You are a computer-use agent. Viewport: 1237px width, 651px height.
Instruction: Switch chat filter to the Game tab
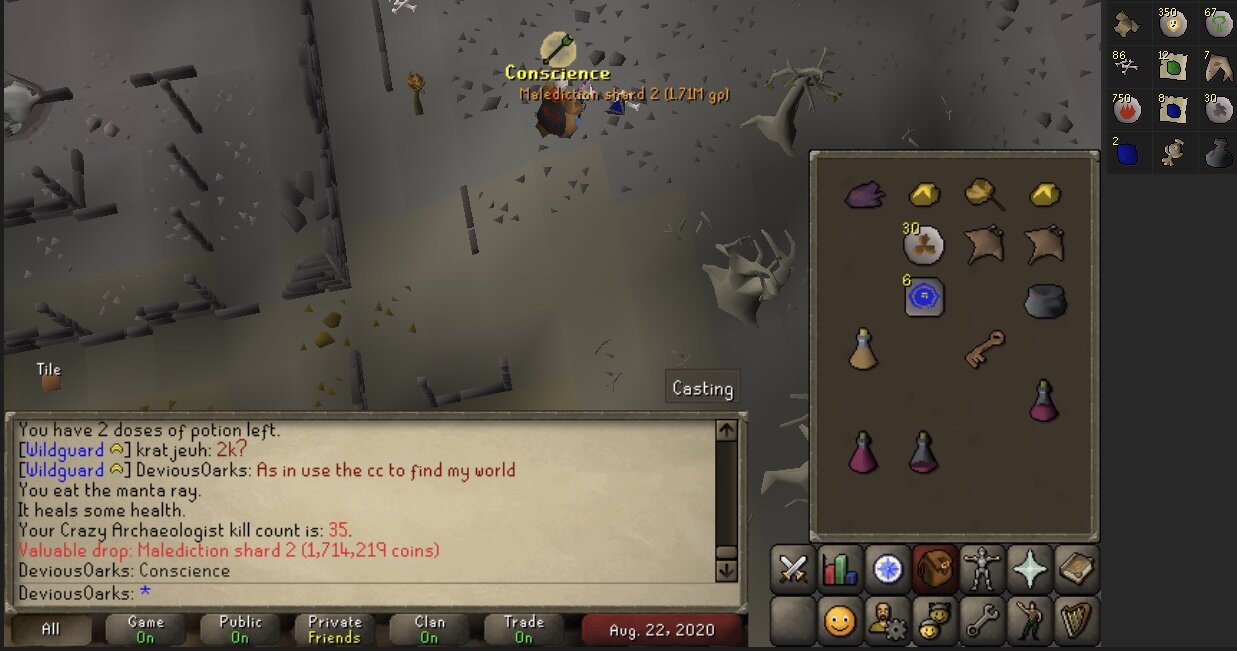click(146, 630)
